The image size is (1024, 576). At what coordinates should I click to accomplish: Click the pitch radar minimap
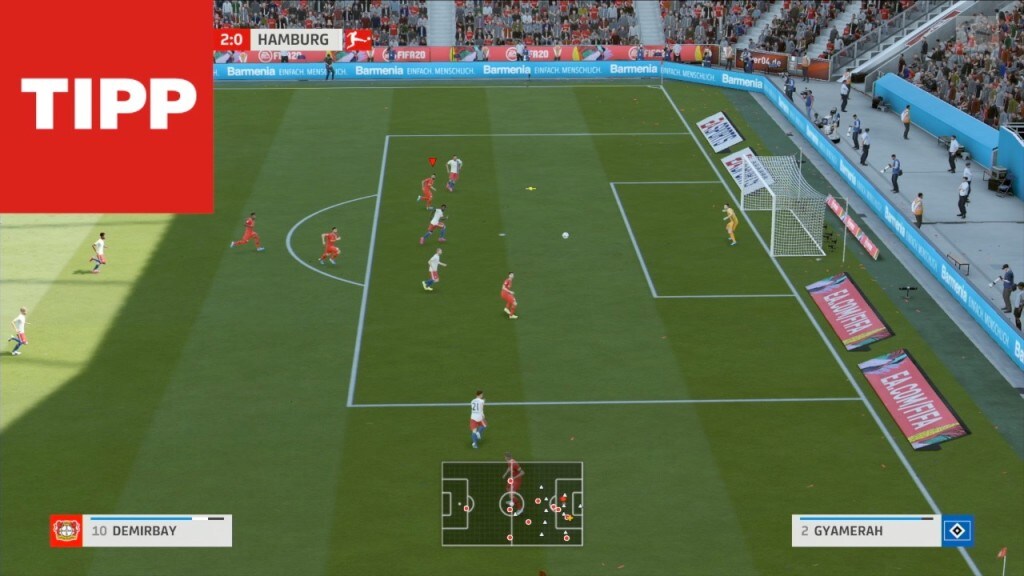point(512,503)
